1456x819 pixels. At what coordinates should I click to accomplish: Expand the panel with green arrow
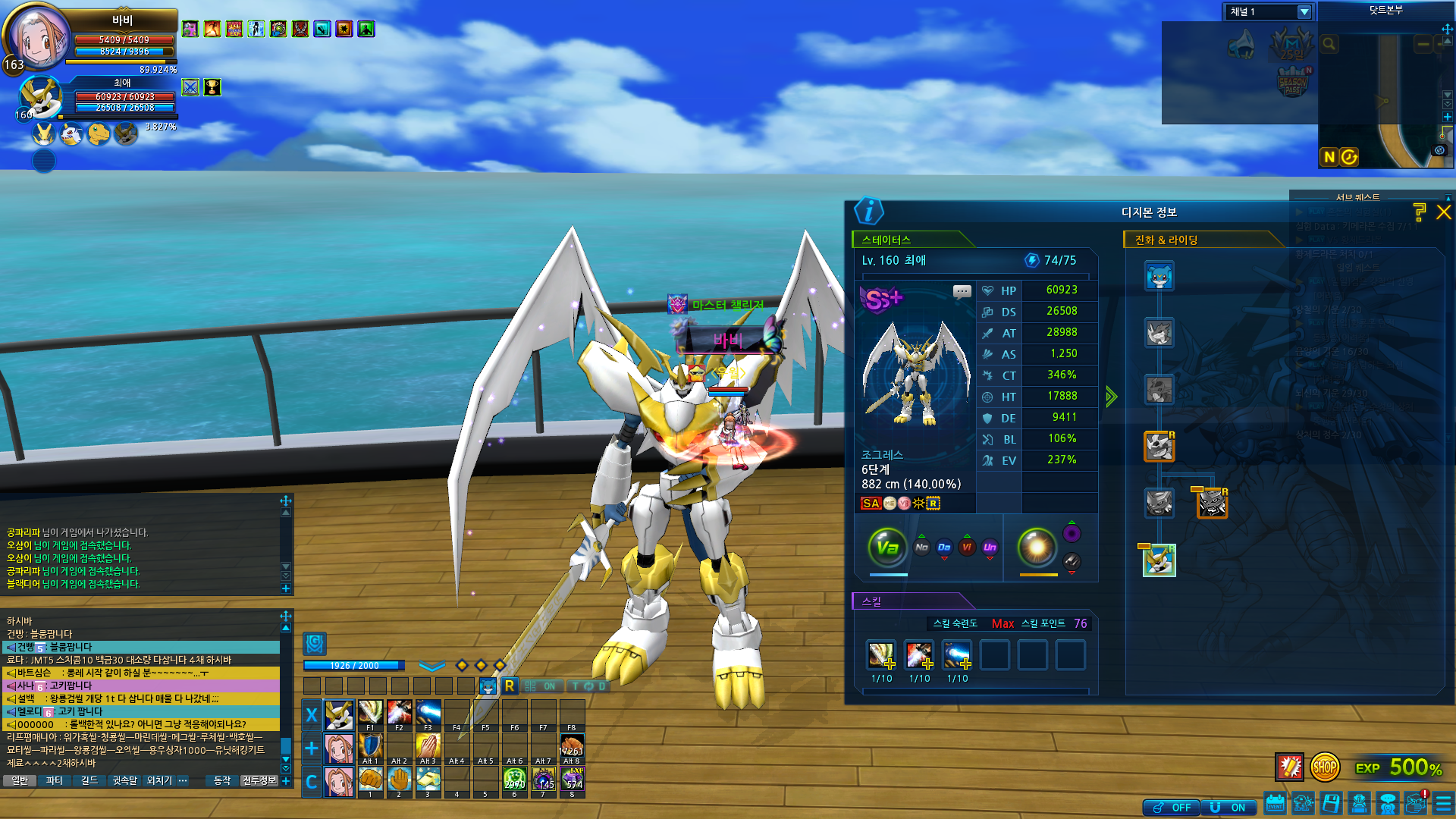[1111, 397]
